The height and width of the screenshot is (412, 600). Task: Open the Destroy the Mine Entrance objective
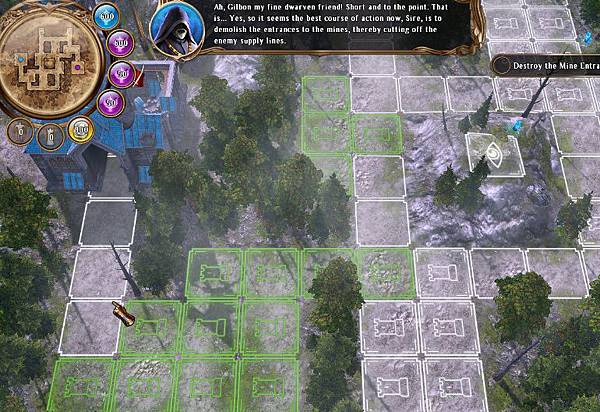point(547,64)
